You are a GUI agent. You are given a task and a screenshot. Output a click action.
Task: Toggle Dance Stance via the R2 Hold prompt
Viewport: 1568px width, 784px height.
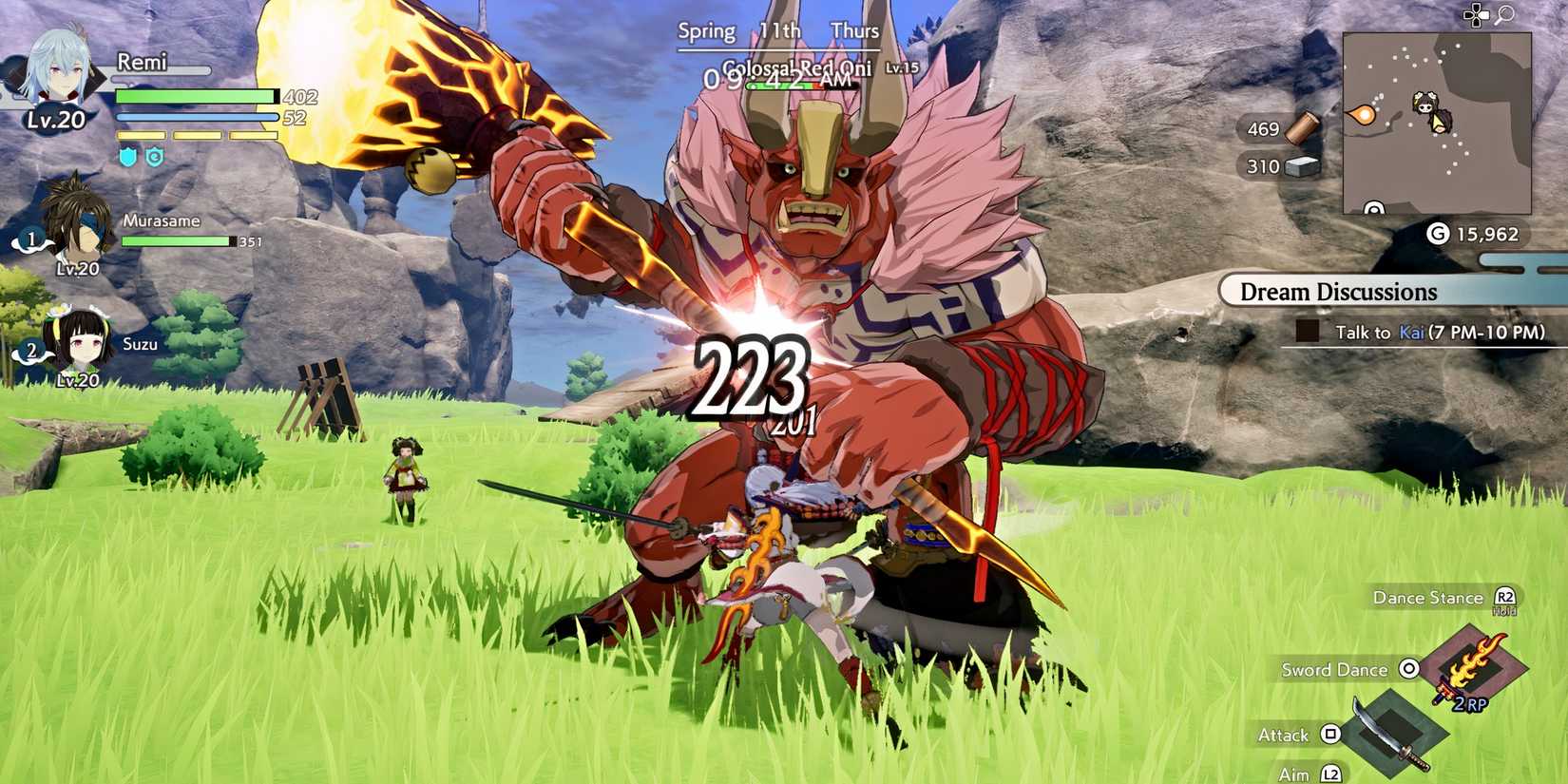(x=1503, y=597)
